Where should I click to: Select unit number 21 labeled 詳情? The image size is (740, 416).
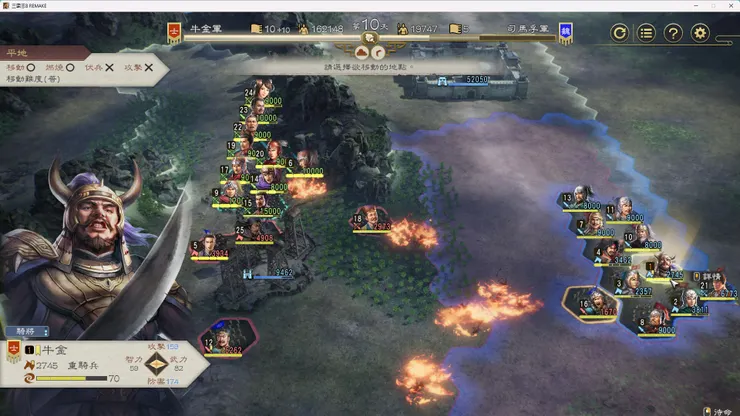tap(716, 285)
